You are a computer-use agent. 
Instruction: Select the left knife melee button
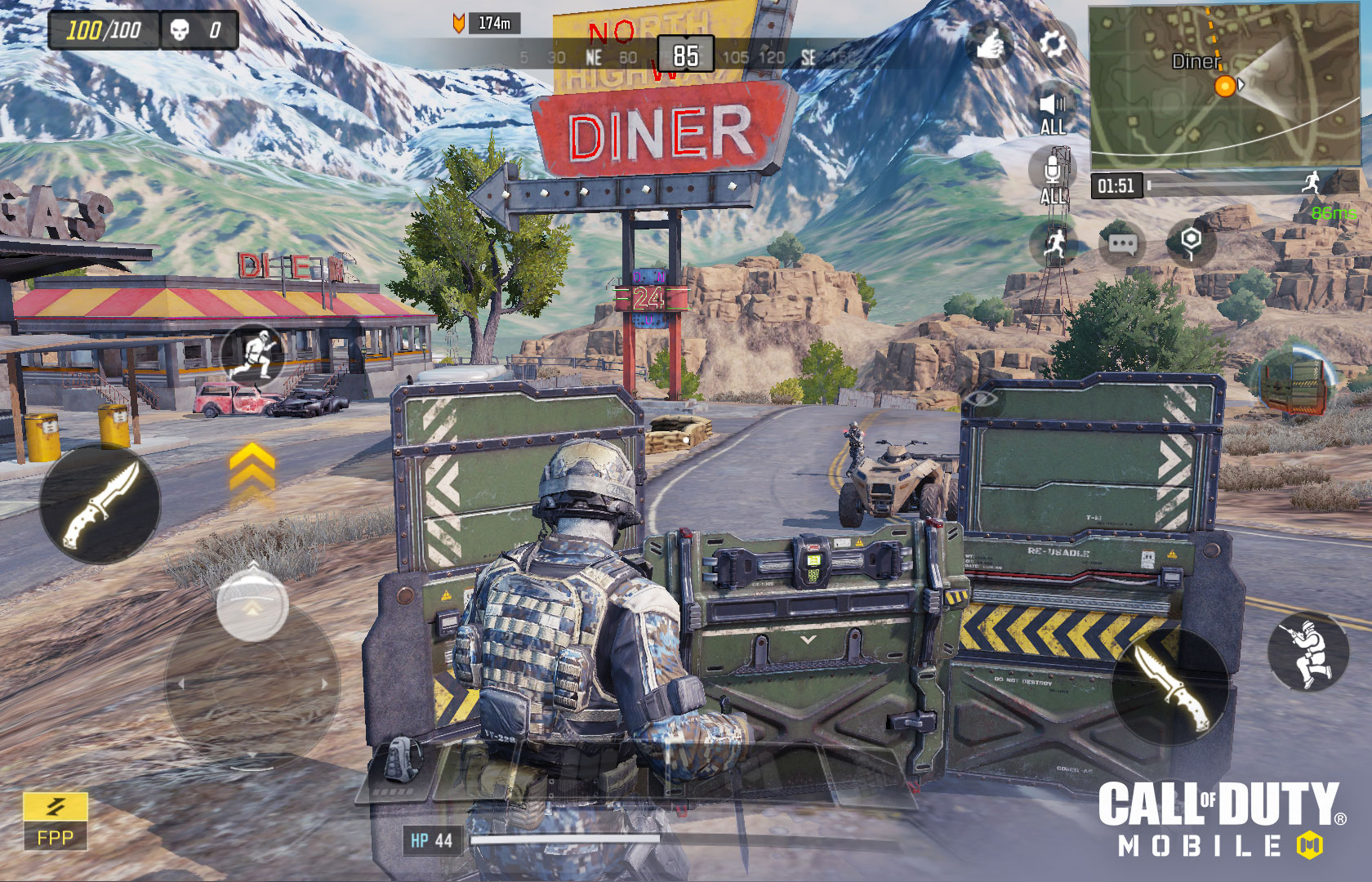(102, 502)
